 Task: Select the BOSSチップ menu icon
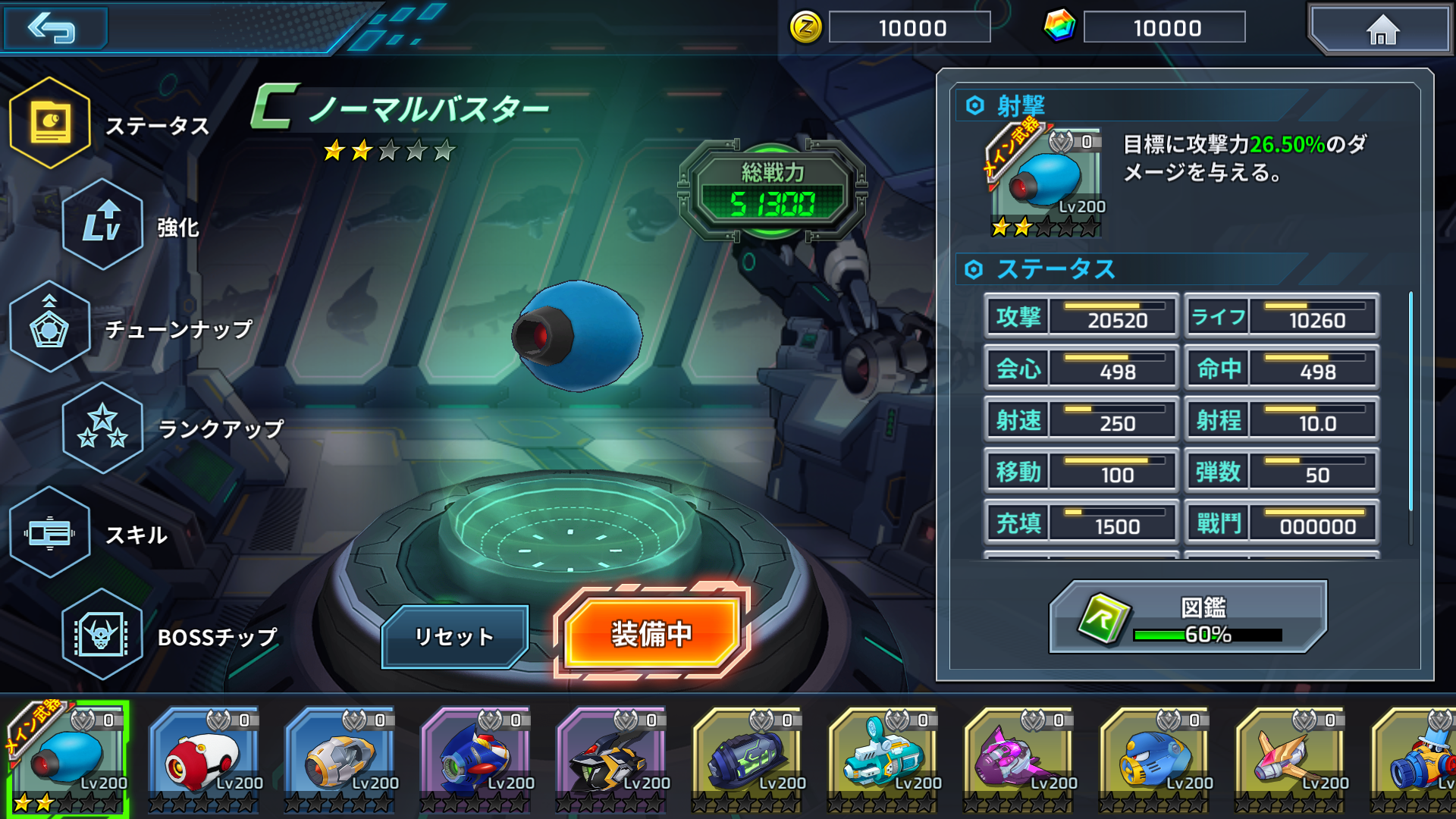point(102,637)
